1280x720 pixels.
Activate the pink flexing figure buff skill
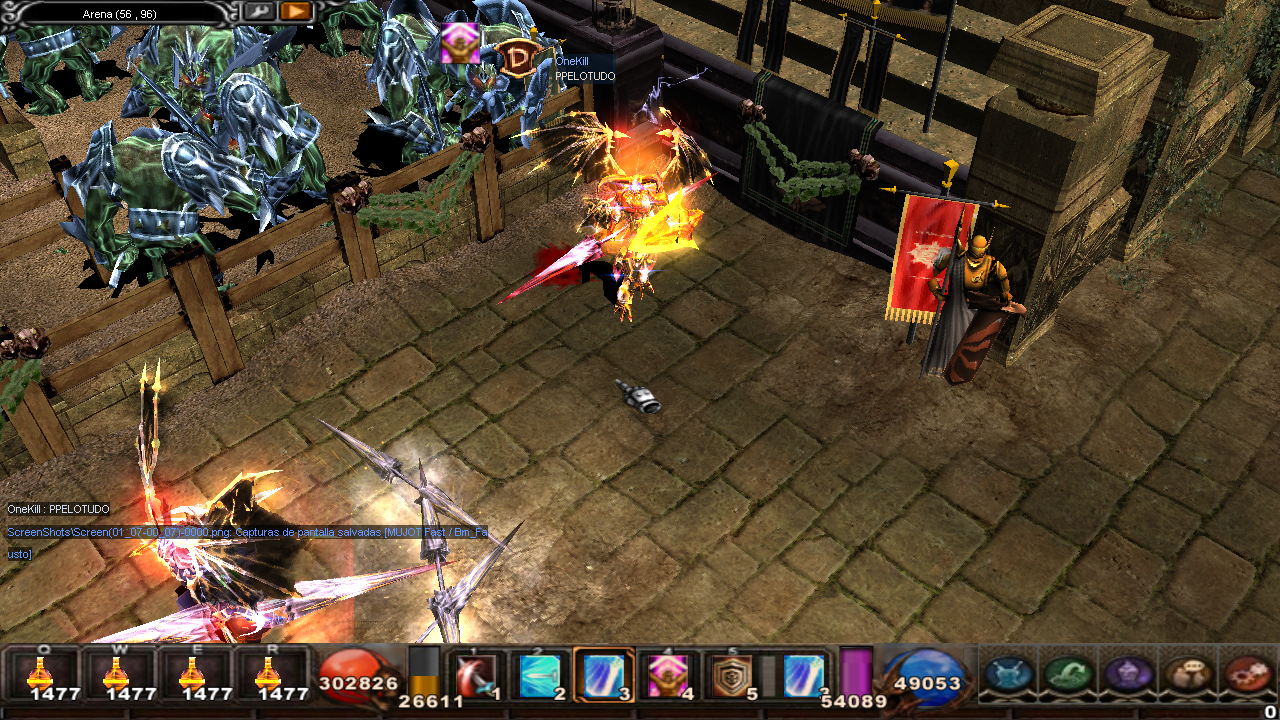667,675
